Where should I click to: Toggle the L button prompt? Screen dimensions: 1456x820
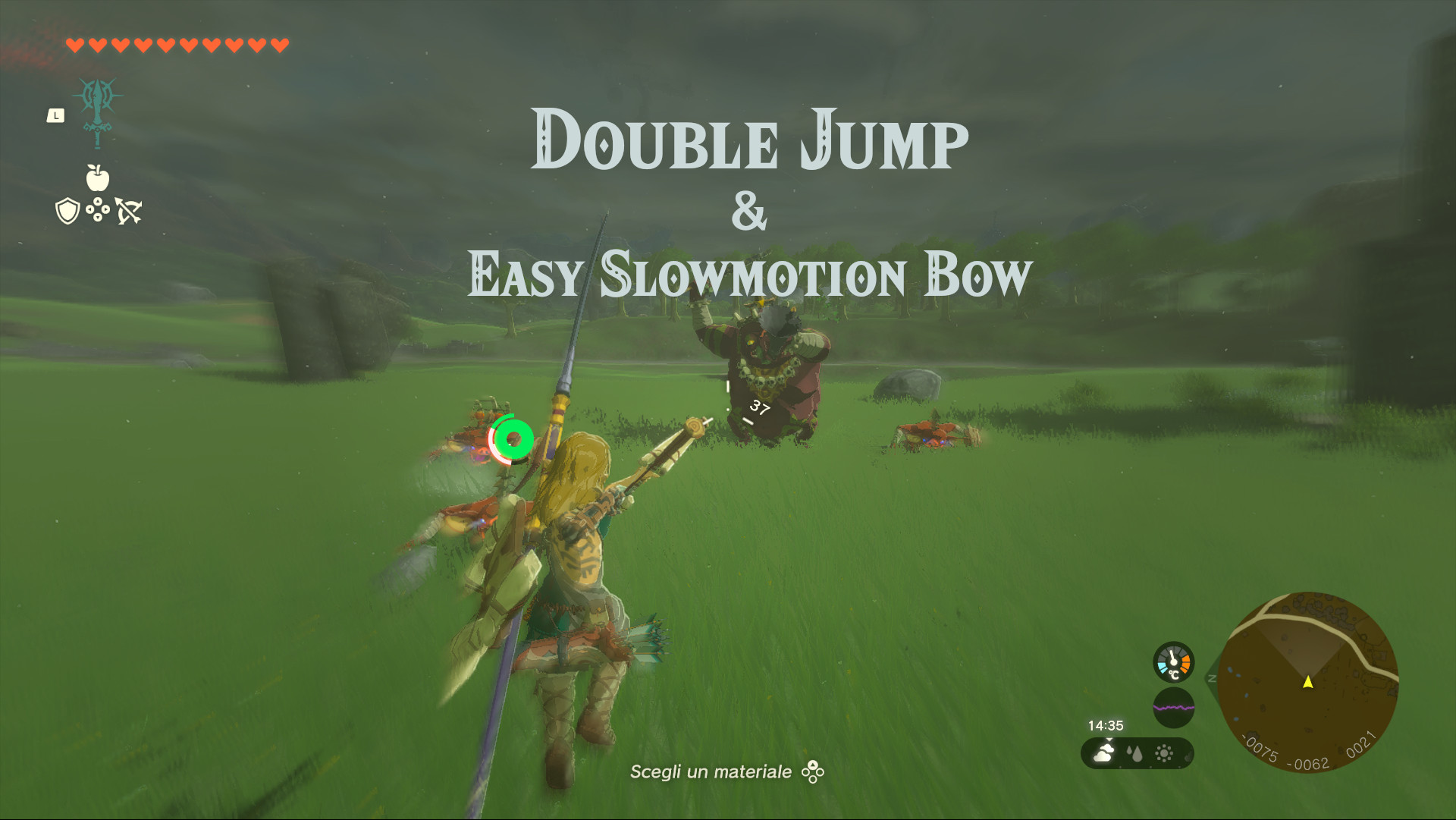point(56,114)
